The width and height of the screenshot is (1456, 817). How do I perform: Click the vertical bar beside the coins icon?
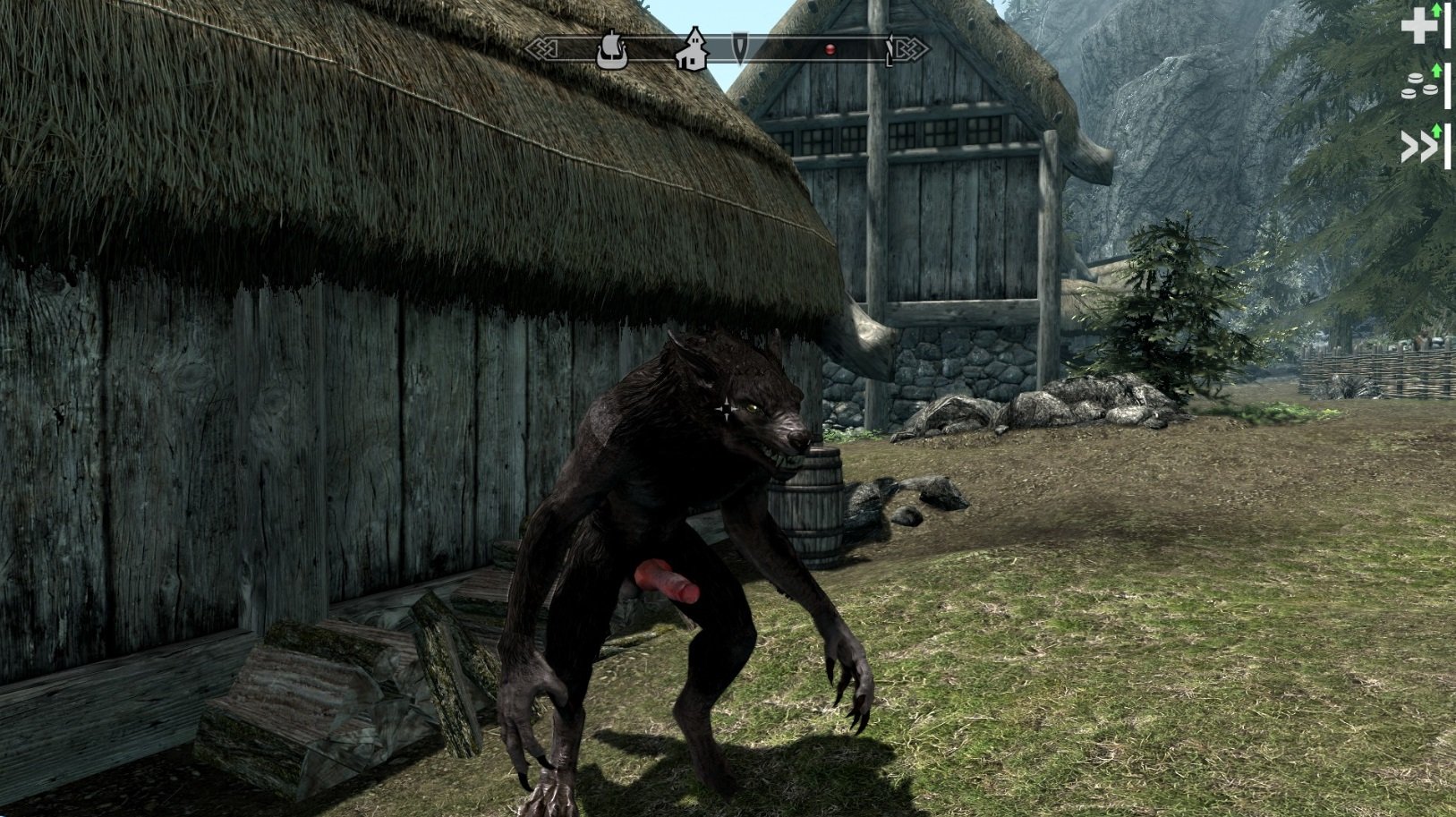(1448, 86)
